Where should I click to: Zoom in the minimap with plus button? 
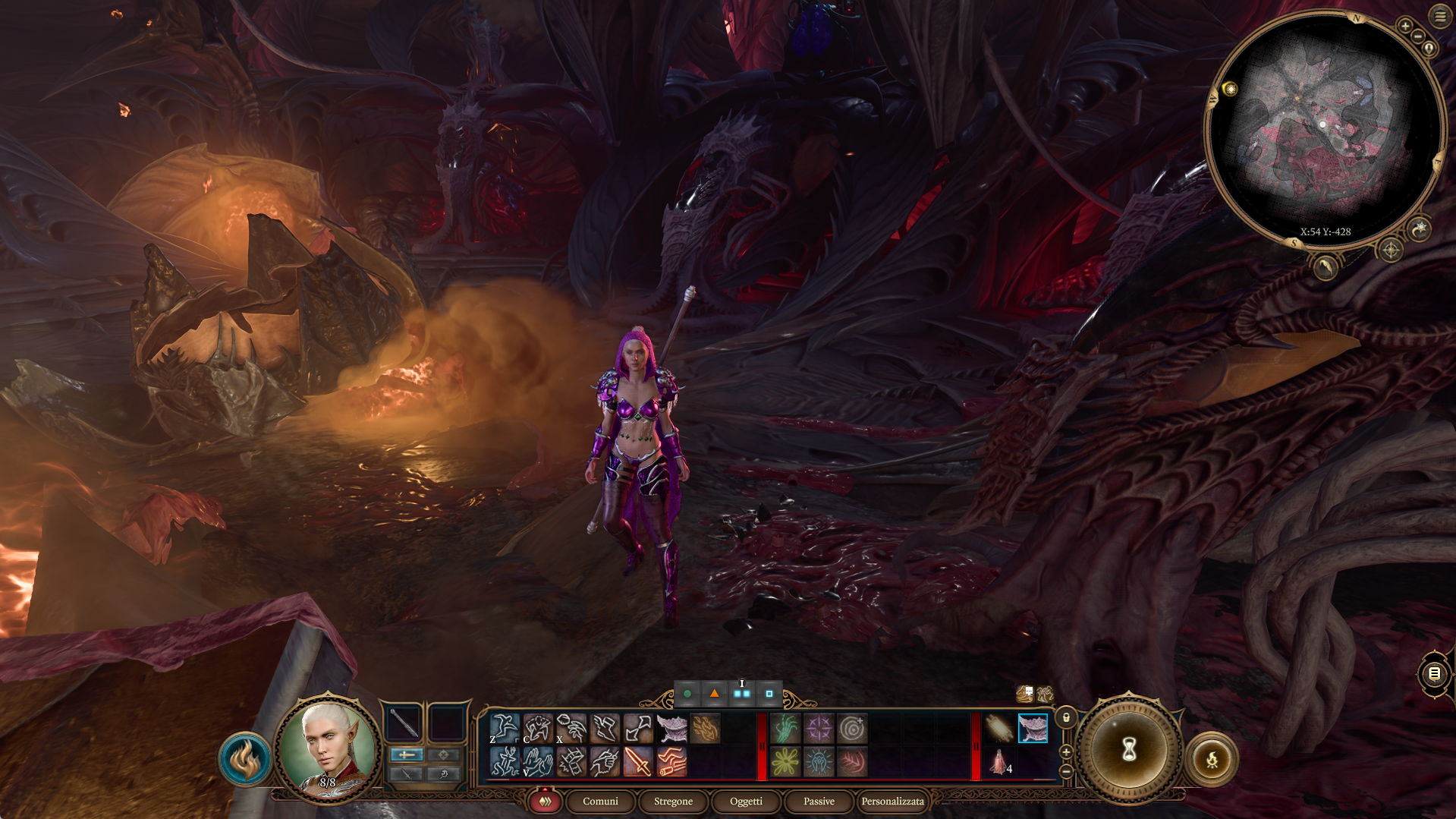1405,26
